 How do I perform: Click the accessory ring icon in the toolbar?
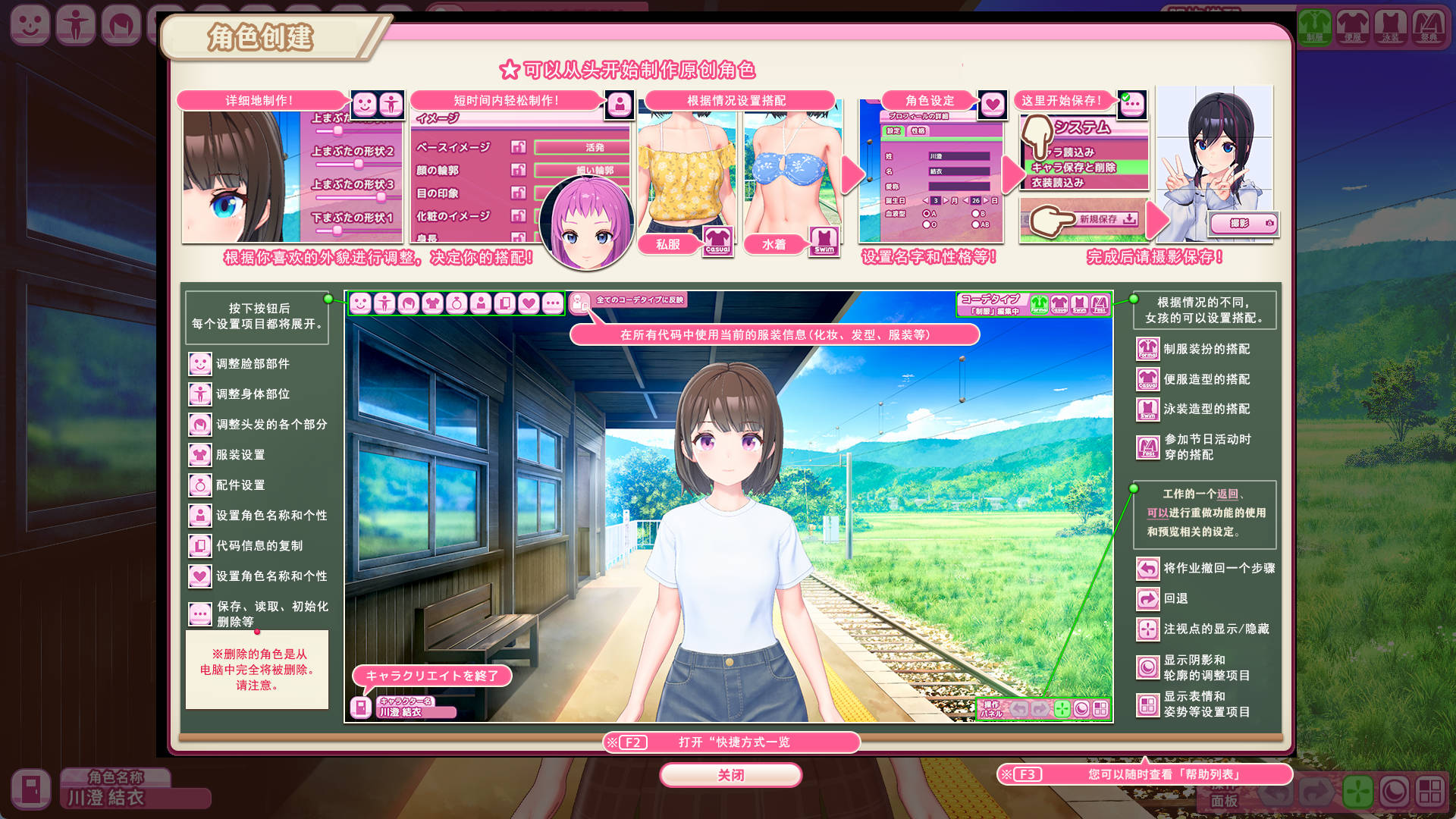click(457, 303)
